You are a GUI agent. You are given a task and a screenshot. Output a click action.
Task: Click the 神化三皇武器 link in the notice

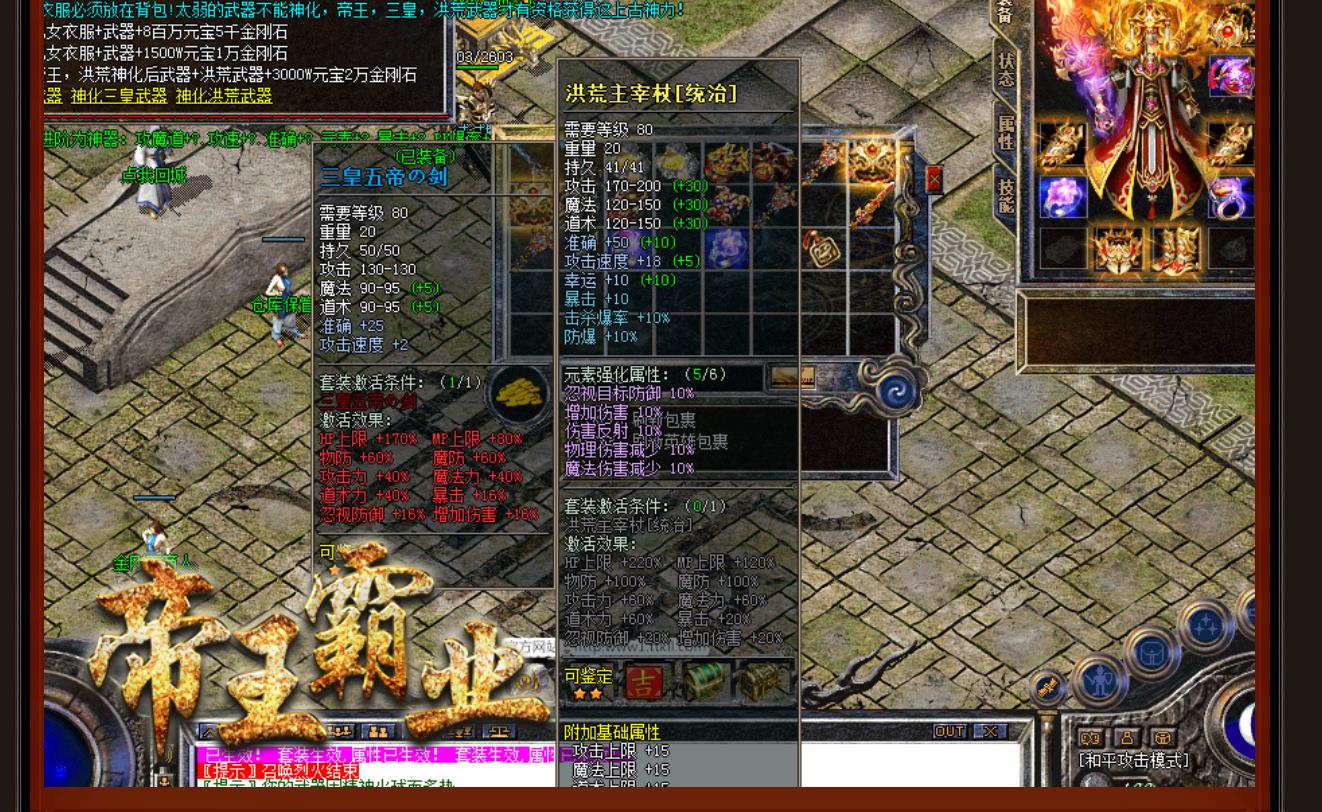[117, 95]
